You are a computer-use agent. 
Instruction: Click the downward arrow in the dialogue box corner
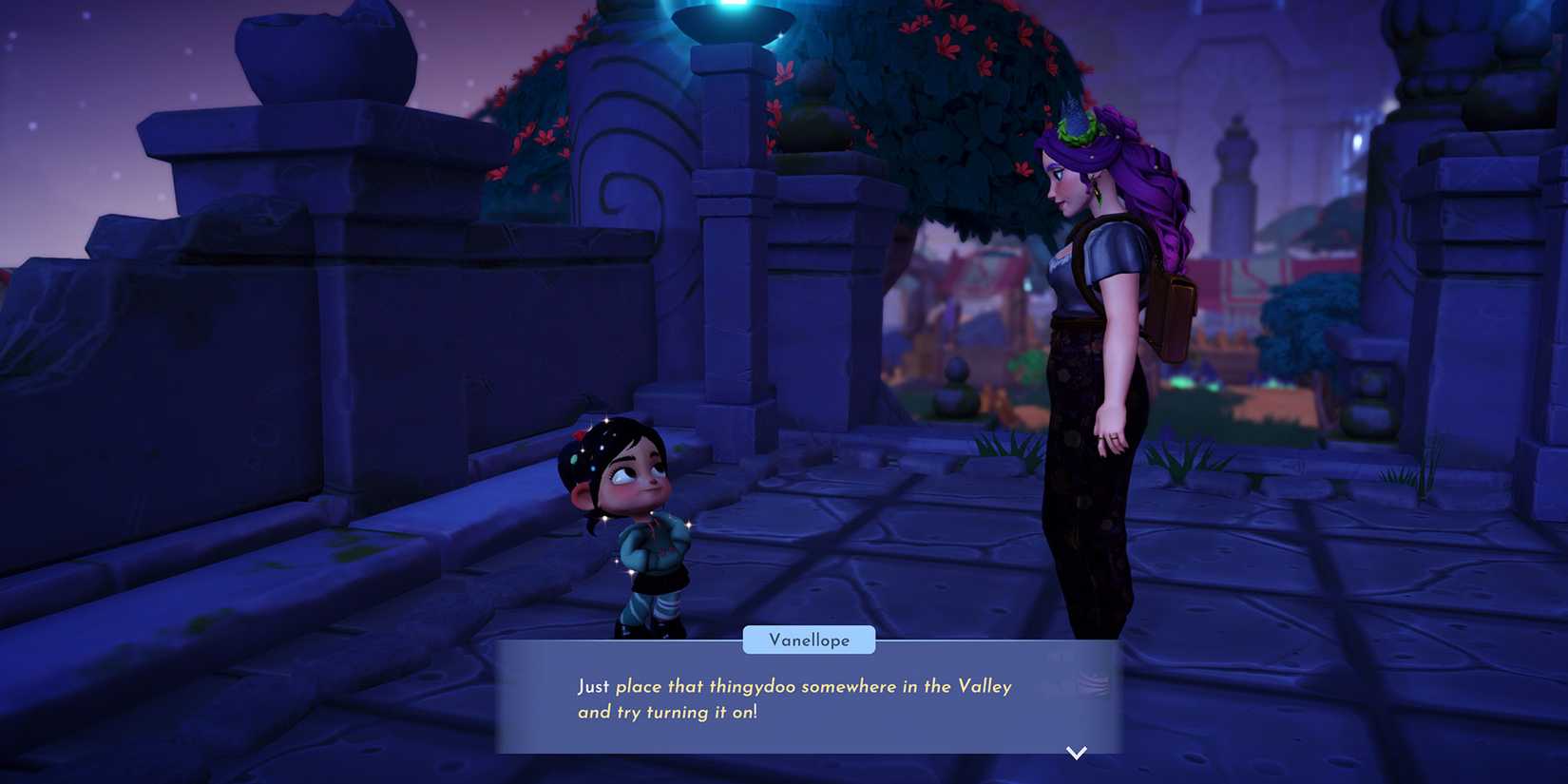[x=1077, y=752]
